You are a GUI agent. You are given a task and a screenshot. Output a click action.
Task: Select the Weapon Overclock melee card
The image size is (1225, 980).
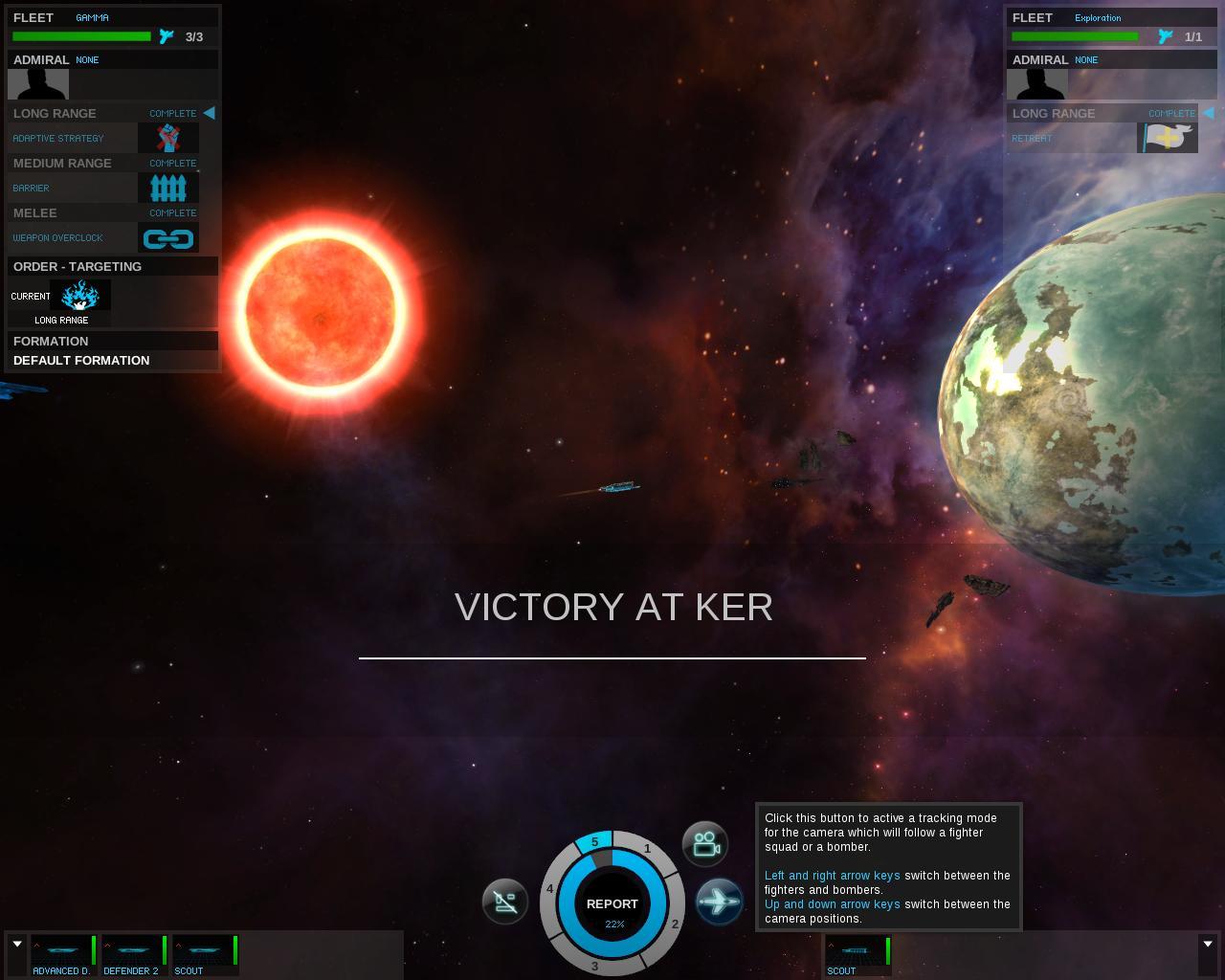click(168, 237)
